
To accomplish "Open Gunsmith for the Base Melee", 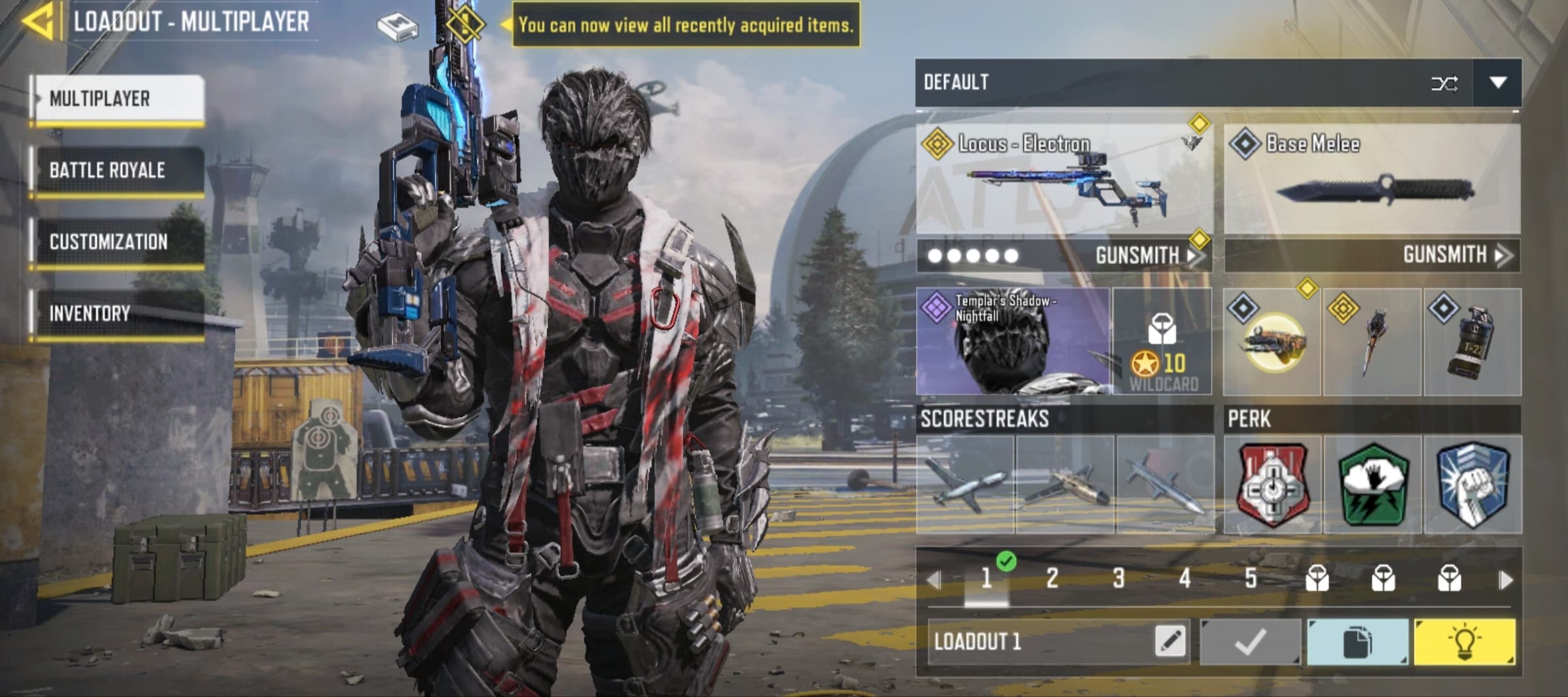I will click(x=1456, y=255).
